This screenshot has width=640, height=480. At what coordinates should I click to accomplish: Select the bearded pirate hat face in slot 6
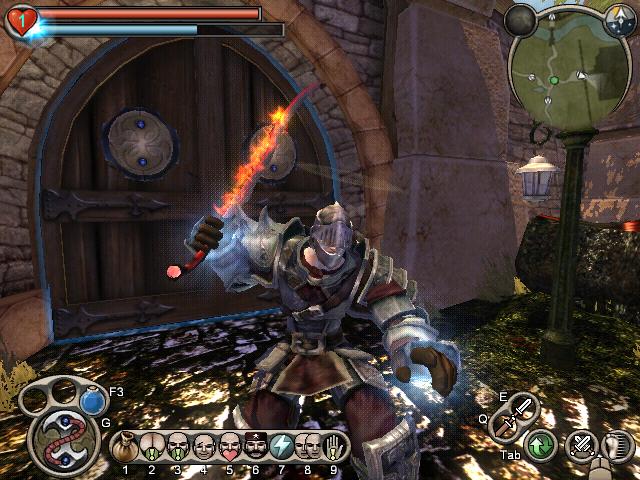pyautogui.click(x=255, y=445)
